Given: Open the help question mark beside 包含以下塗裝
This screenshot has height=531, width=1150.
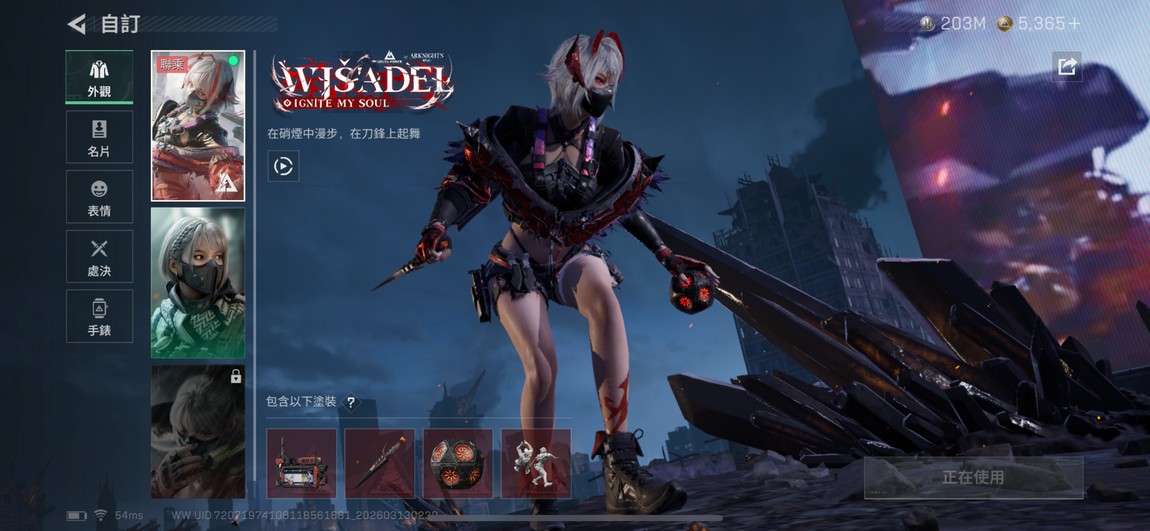Looking at the screenshot, I should coord(351,402).
